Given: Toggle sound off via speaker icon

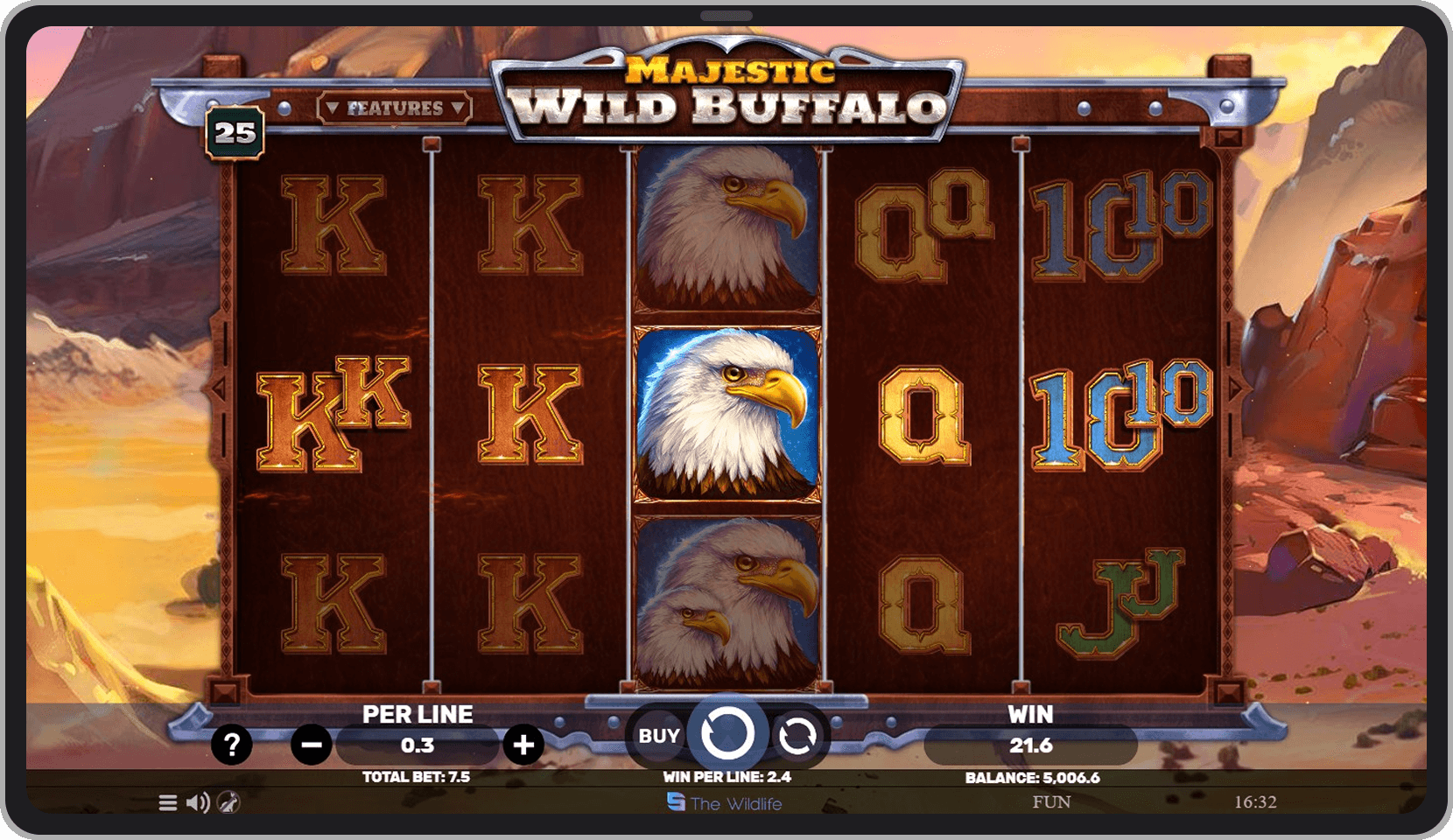Looking at the screenshot, I should point(198,801).
